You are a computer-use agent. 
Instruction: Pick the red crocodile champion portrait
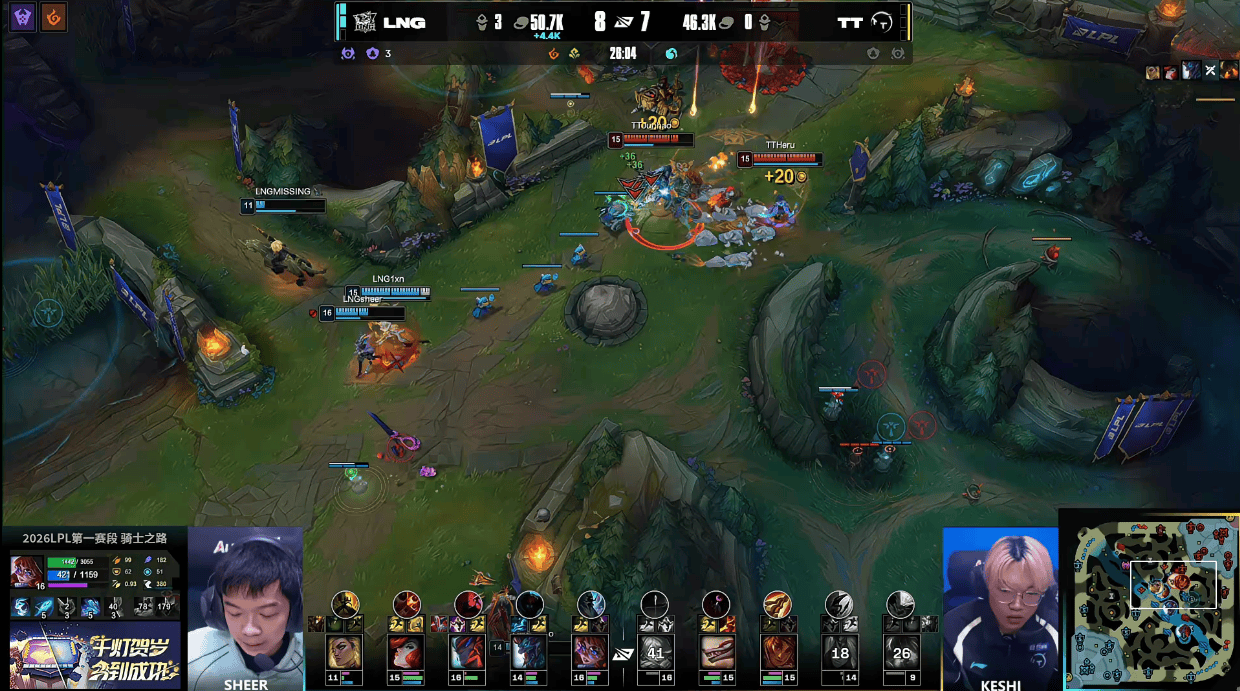click(x=716, y=652)
